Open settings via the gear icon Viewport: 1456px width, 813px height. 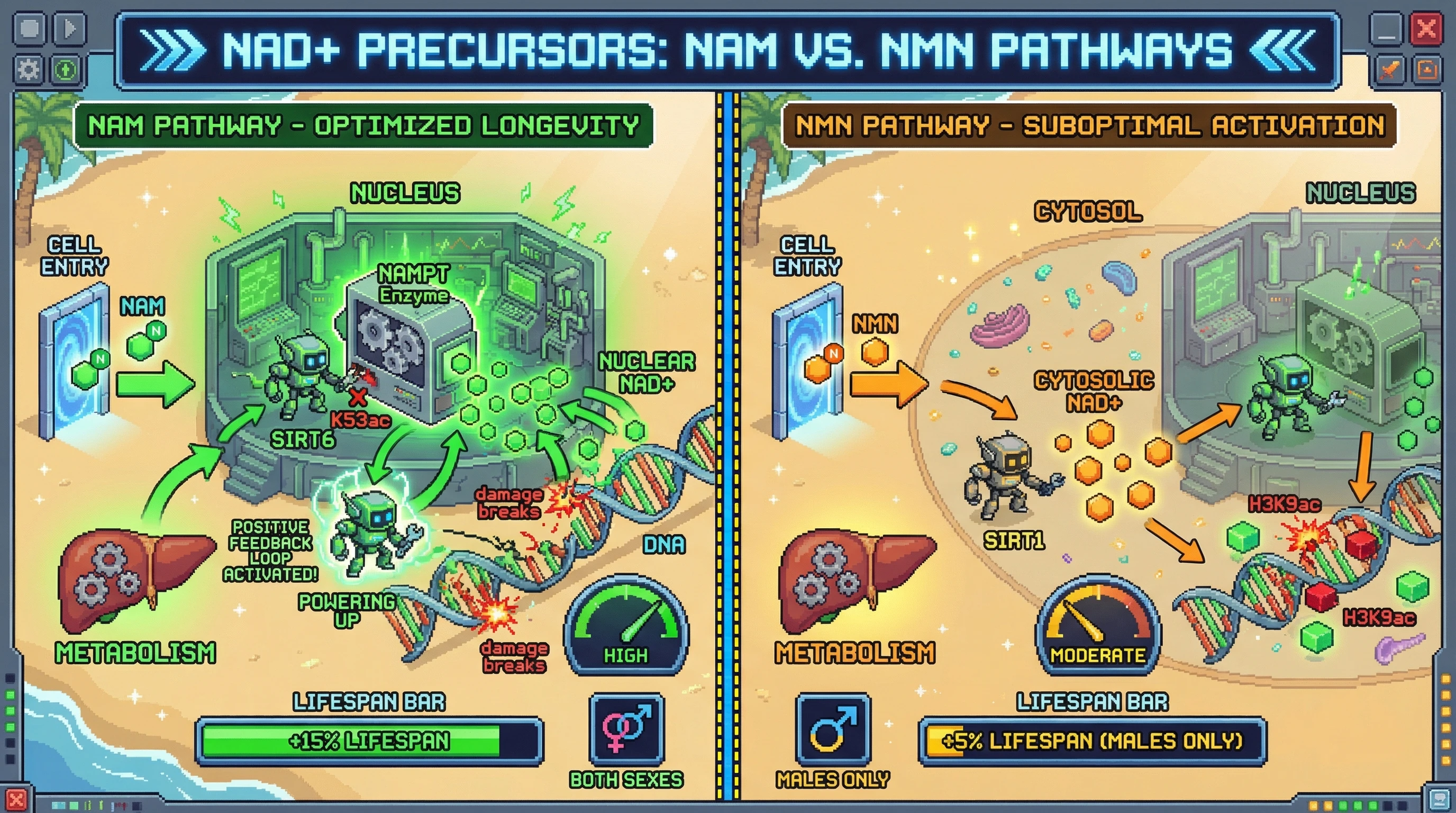pyautogui.click(x=28, y=70)
